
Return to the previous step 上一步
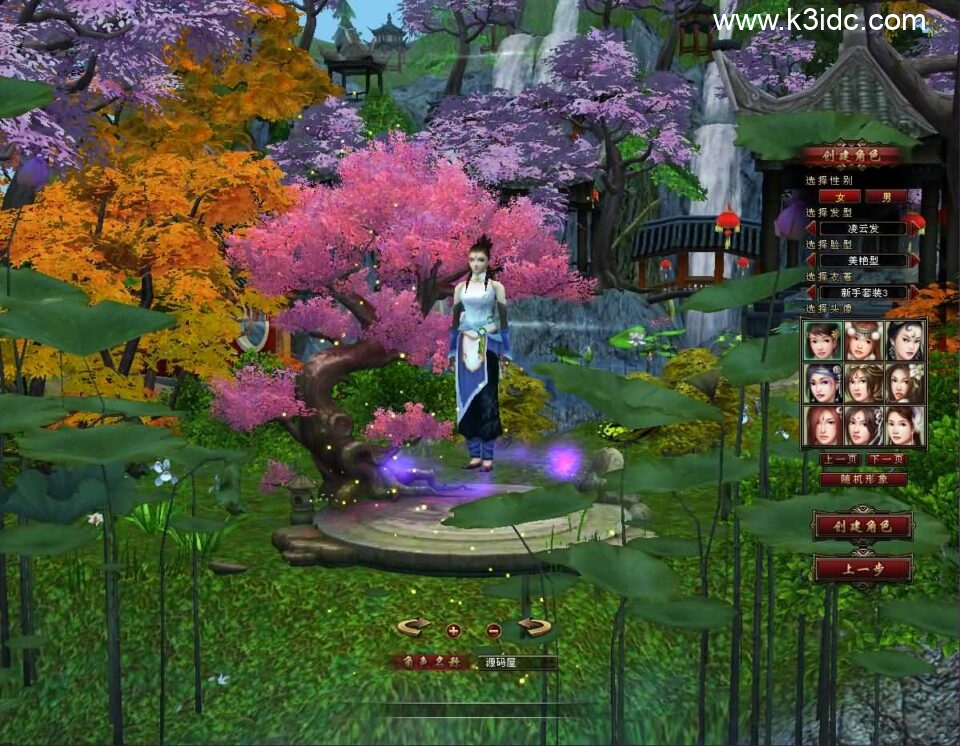click(x=862, y=569)
